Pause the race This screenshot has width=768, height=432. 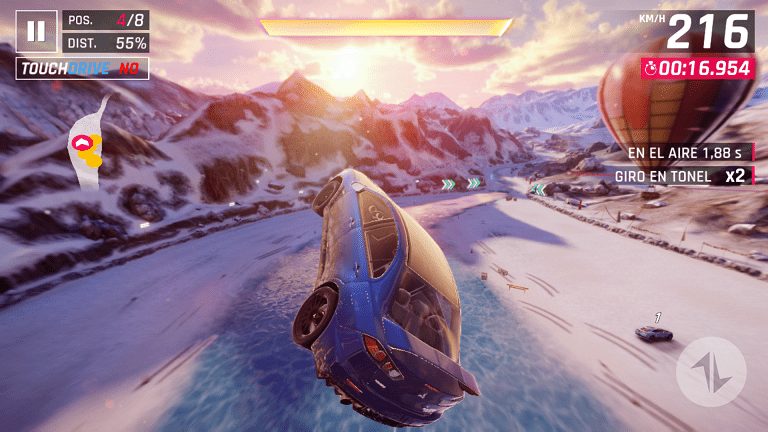pos(36,31)
